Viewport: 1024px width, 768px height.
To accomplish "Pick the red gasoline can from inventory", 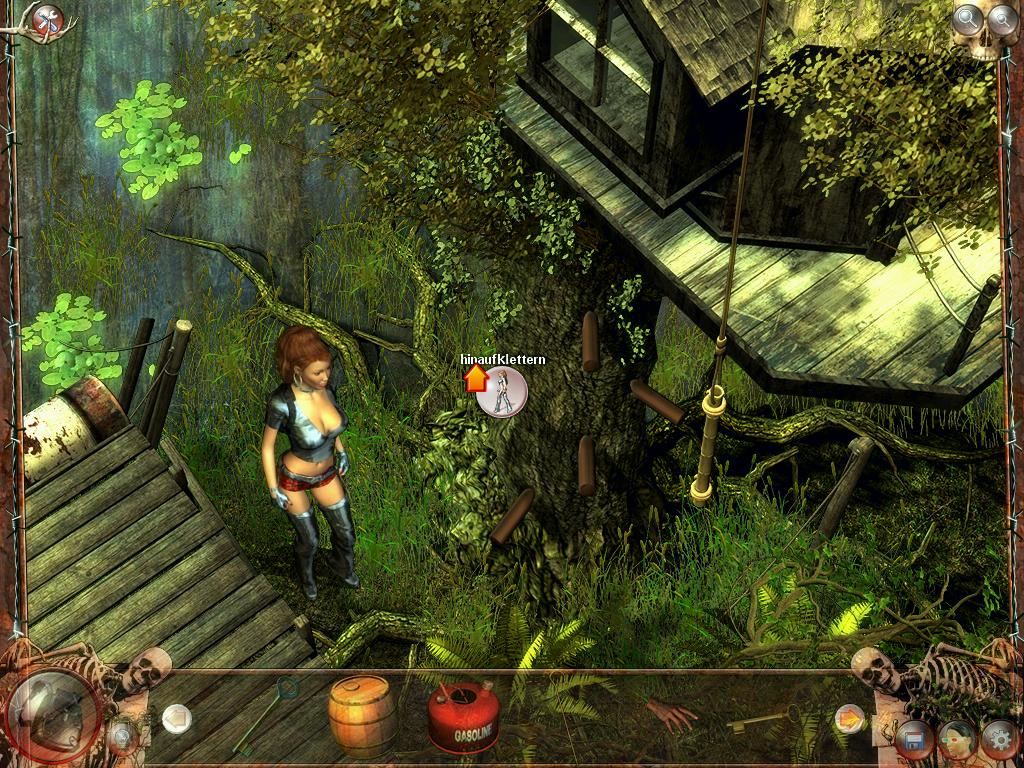I will (463, 719).
